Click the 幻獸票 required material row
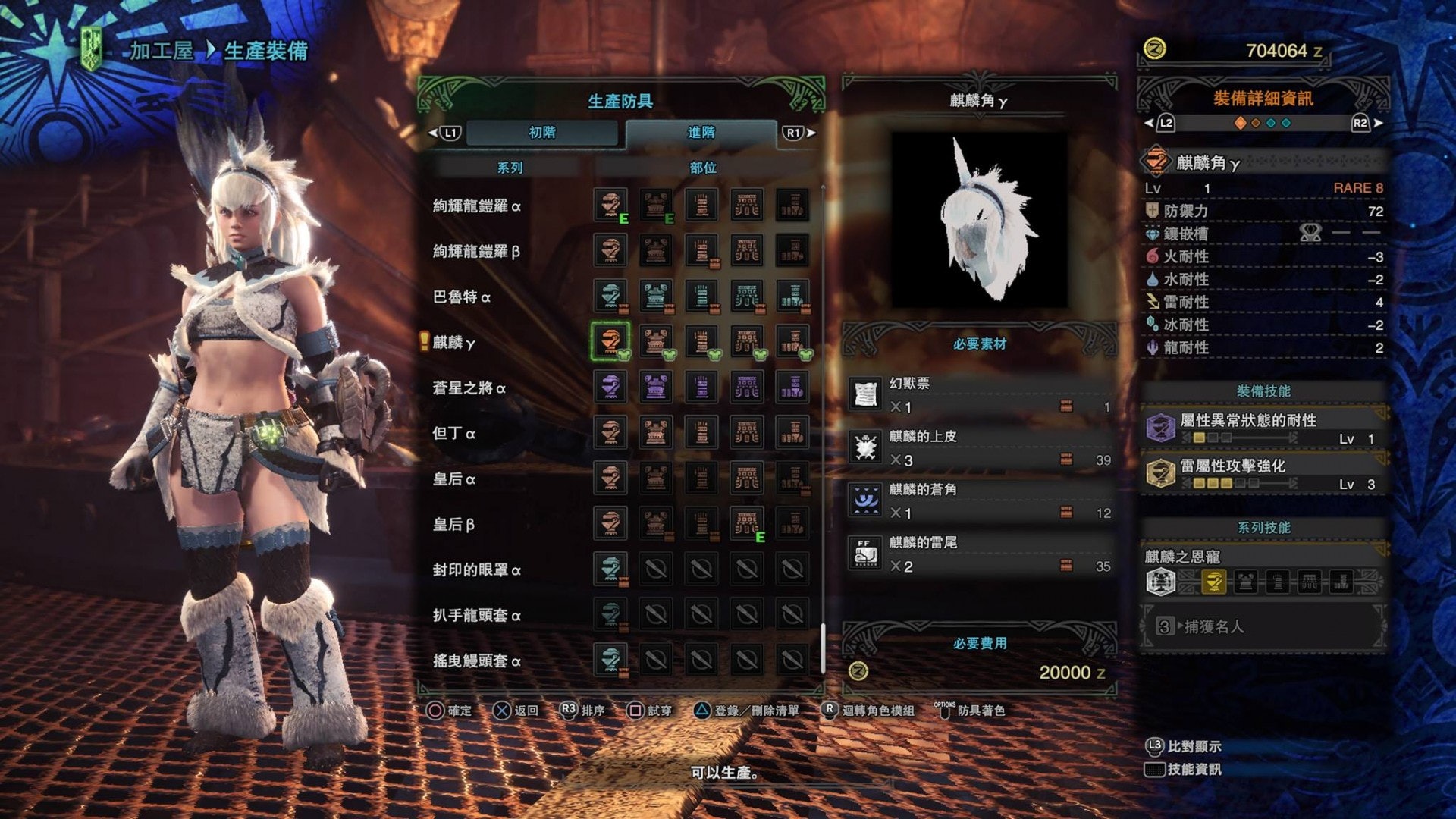The image size is (1456, 819). (x=980, y=395)
